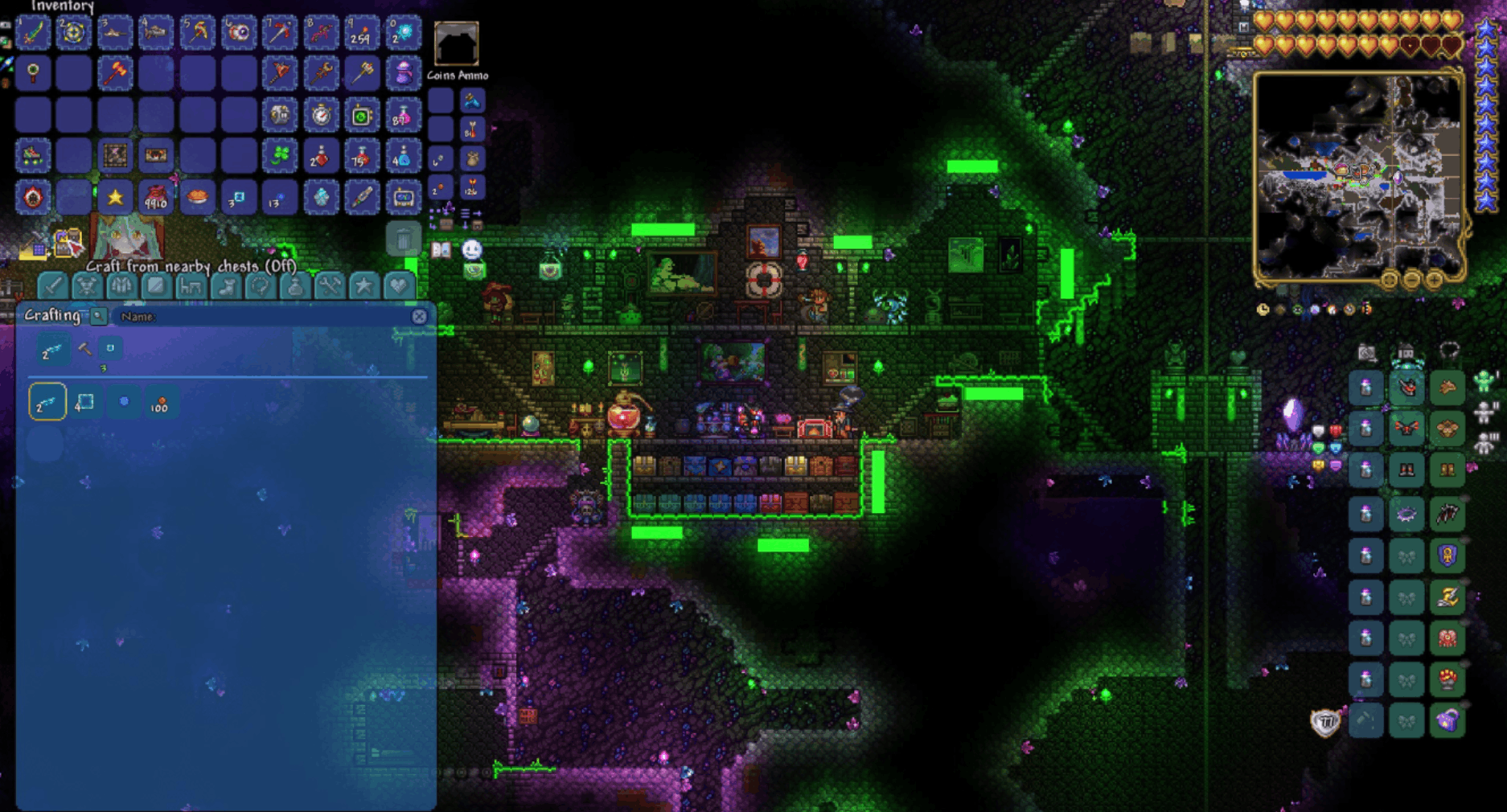The image size is (1507, 812).
Task: Zoom in the minimap with plus button
Action: point(1434,280)
